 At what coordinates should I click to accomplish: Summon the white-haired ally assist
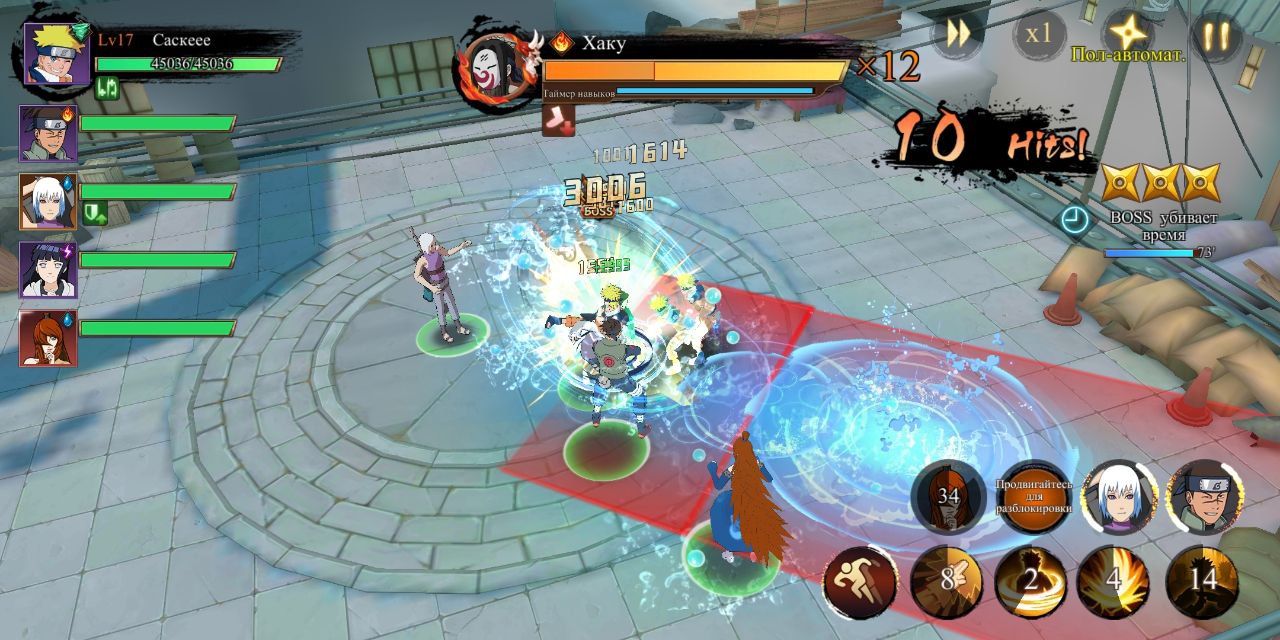(x=1119, y=497)
